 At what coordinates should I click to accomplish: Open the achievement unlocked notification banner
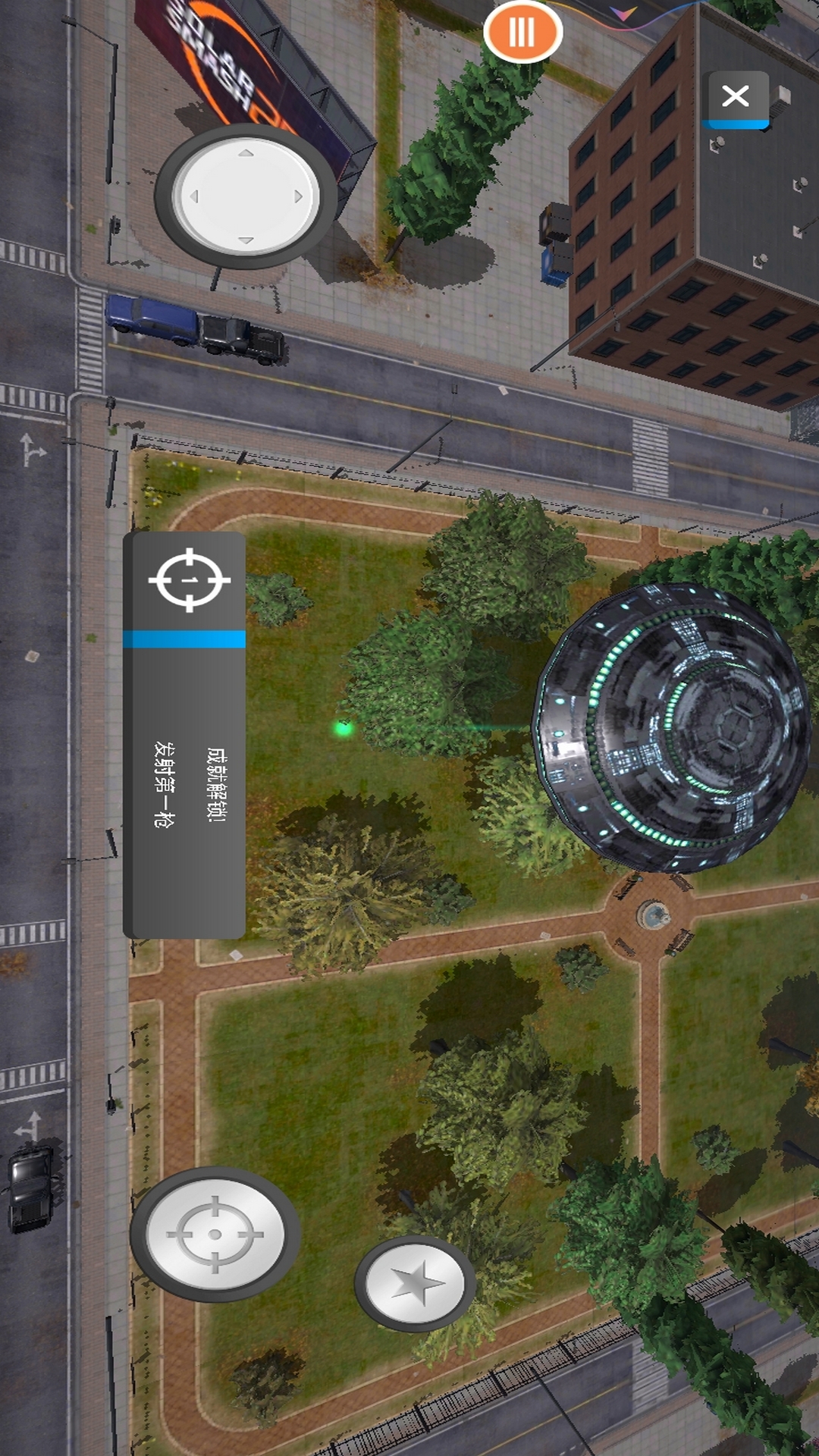pyautogui.click(x=184, y=735)
